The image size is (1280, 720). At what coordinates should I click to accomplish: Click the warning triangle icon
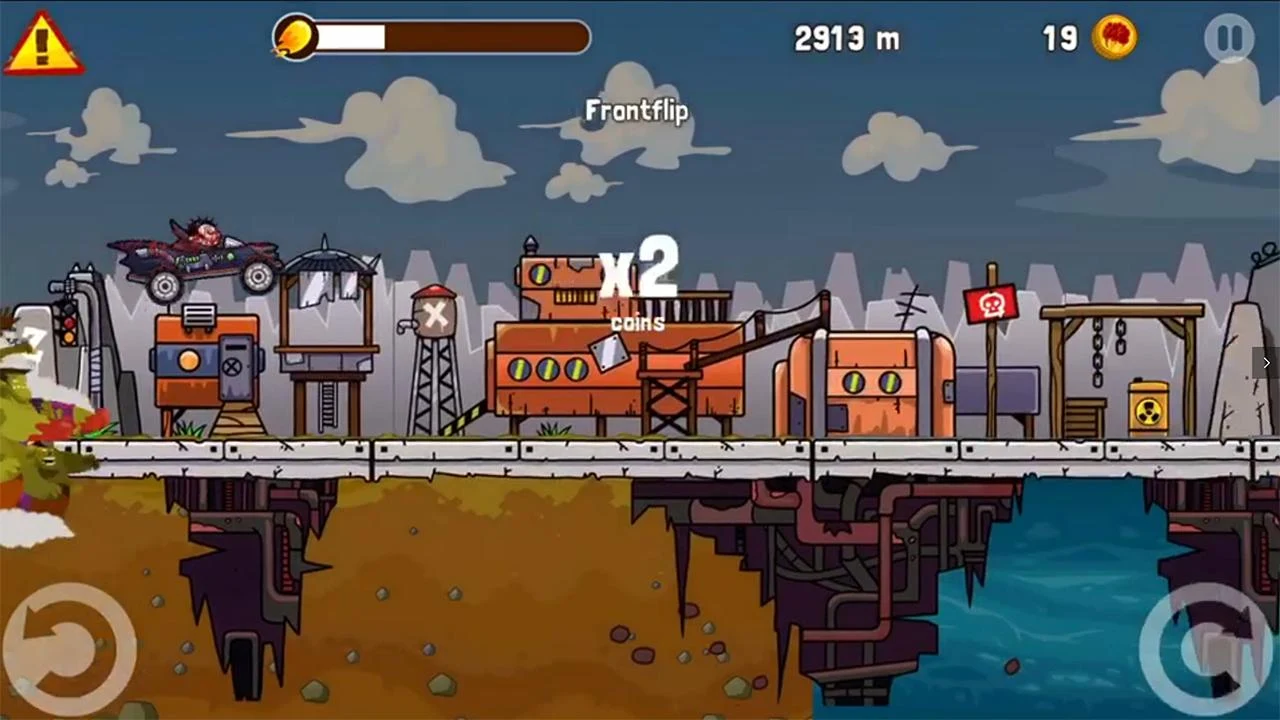[x=42, y=45]
